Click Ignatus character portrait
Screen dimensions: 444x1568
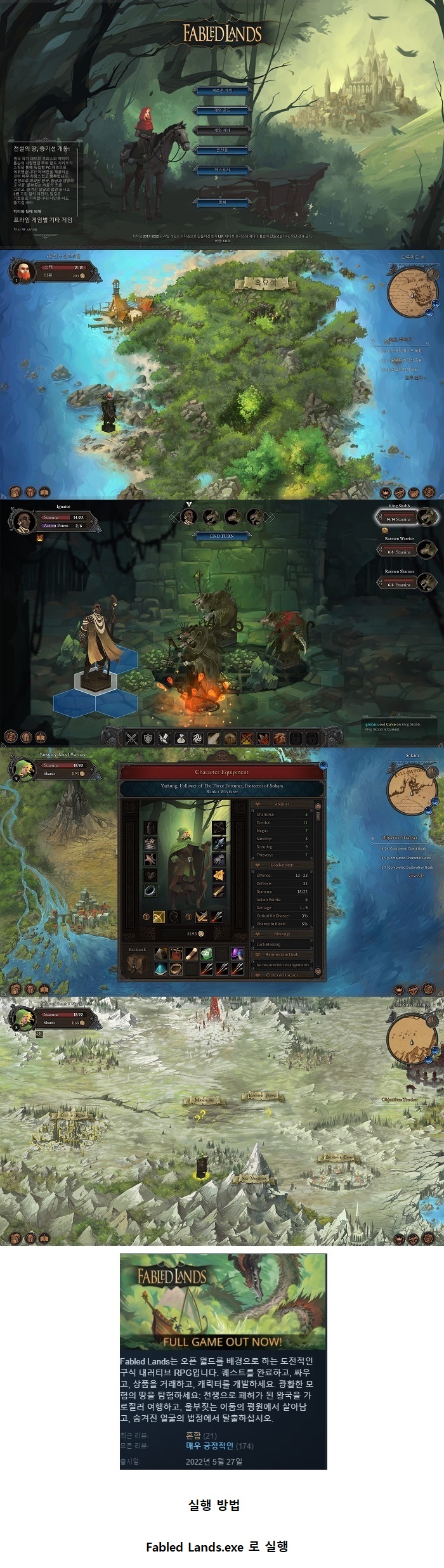(23, 521)
